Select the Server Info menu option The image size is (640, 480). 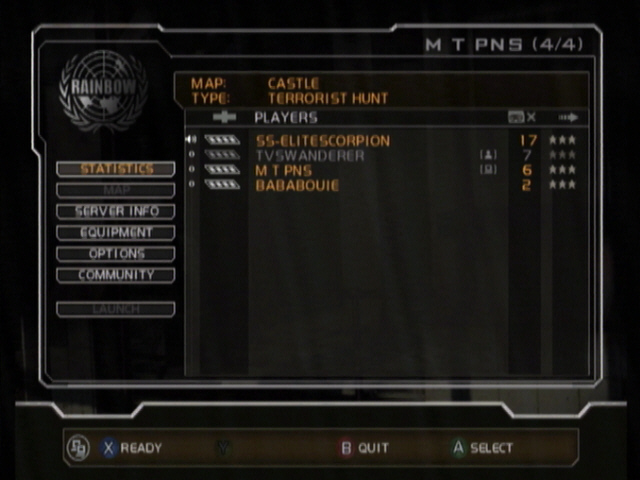(116, 212)
